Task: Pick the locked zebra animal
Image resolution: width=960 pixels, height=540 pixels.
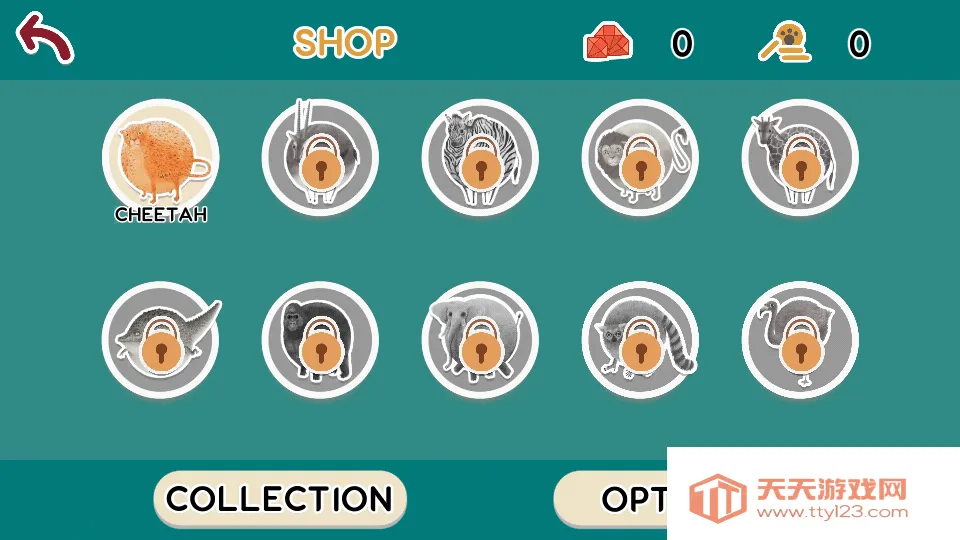Action: pyautogui.click(x=480, y=157)
